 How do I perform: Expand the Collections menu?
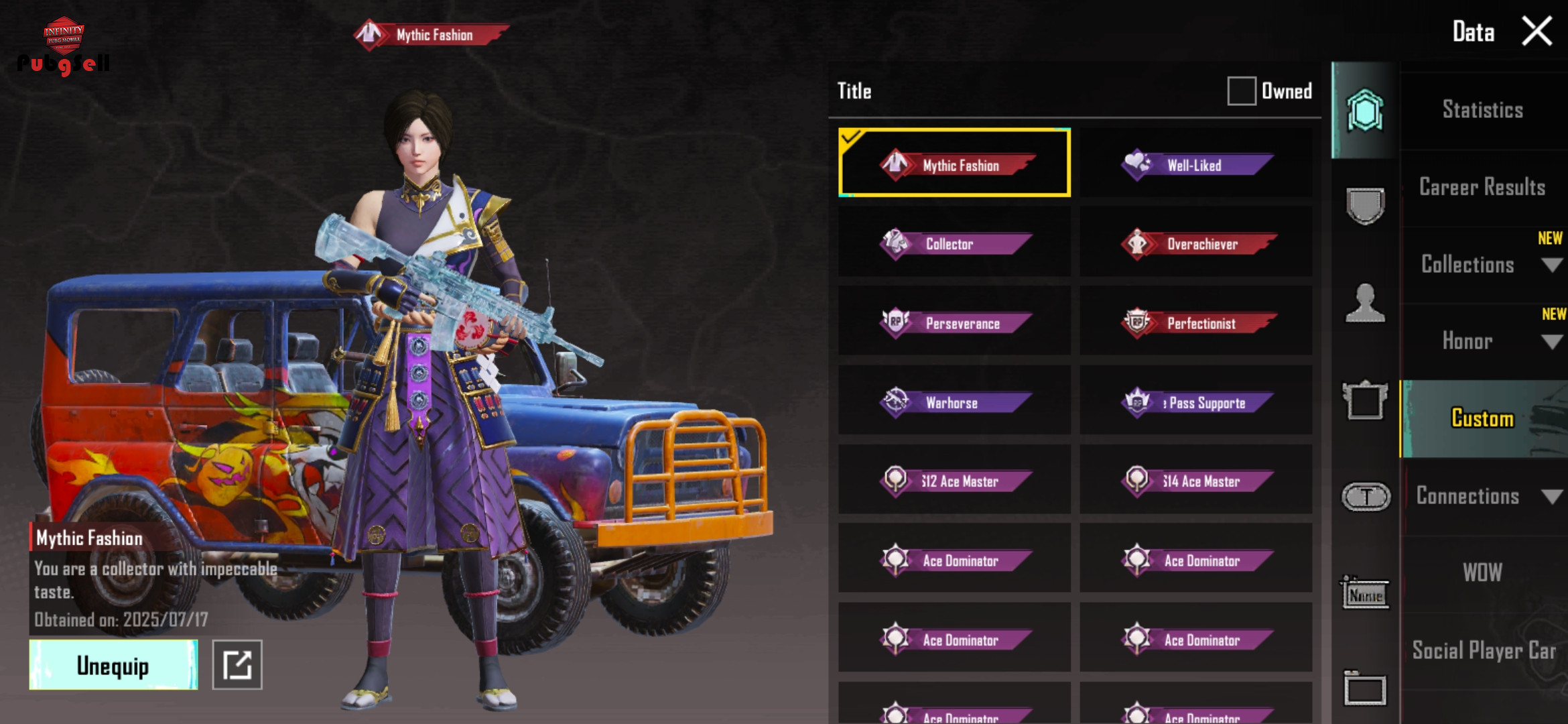coord(1482,265)
